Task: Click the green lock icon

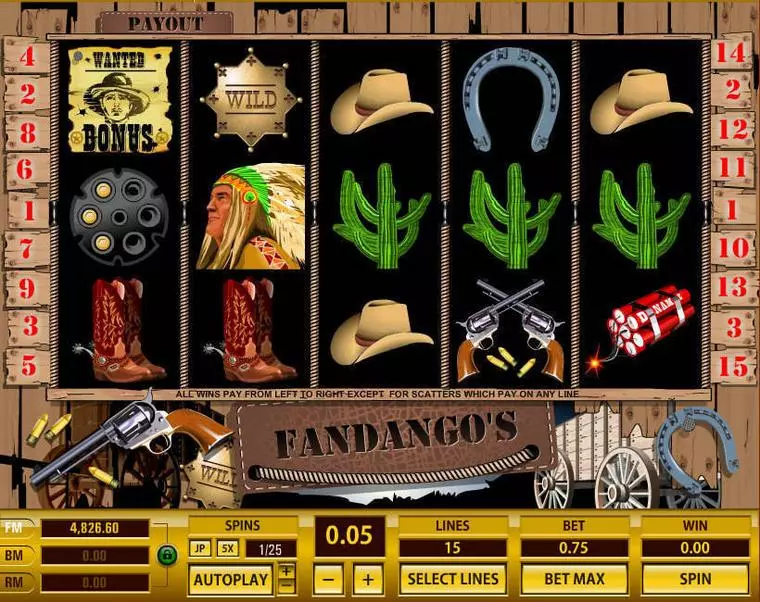Action: click(166, 552)
